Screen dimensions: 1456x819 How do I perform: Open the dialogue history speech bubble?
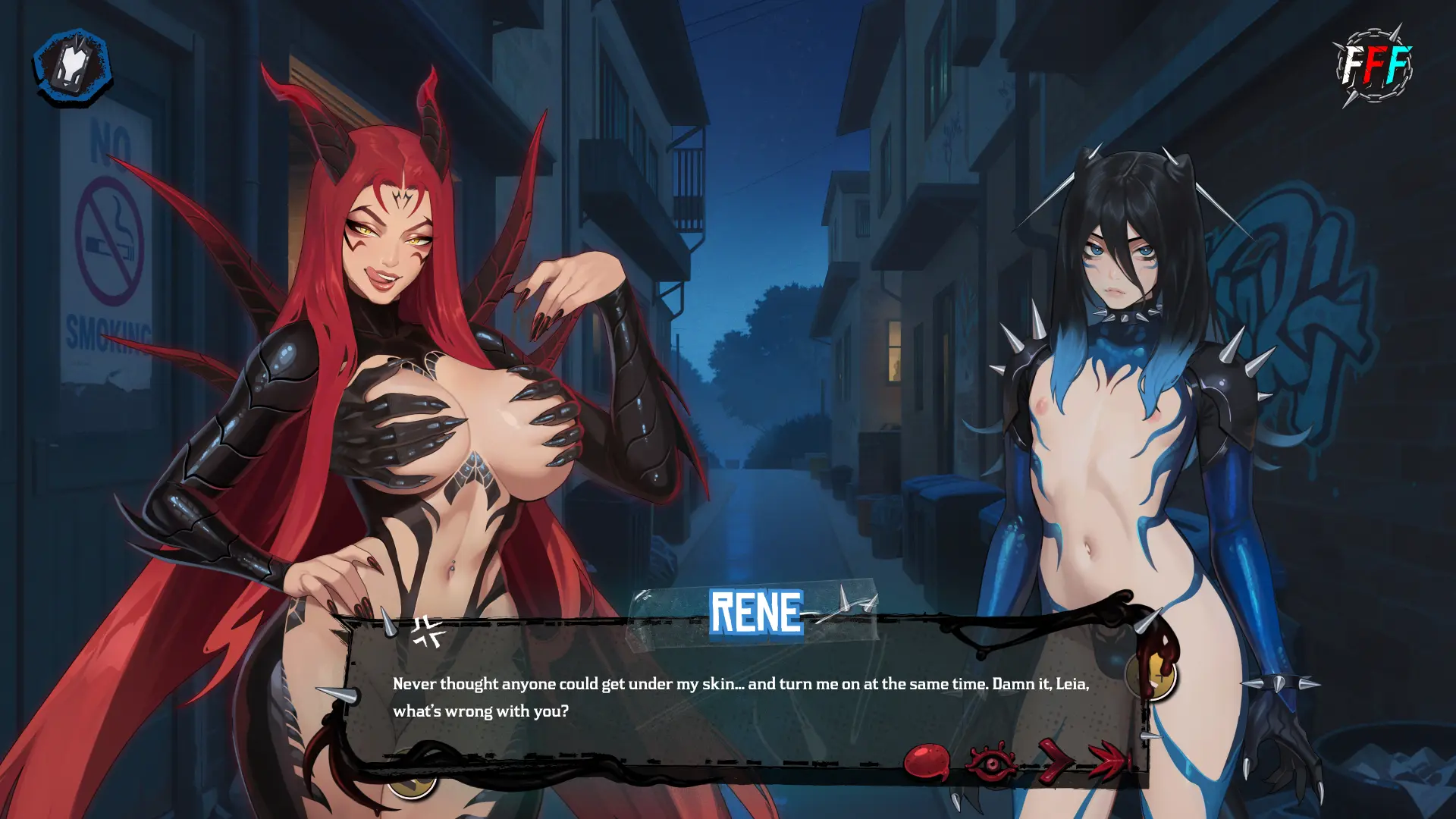click(x=927, y=761)
